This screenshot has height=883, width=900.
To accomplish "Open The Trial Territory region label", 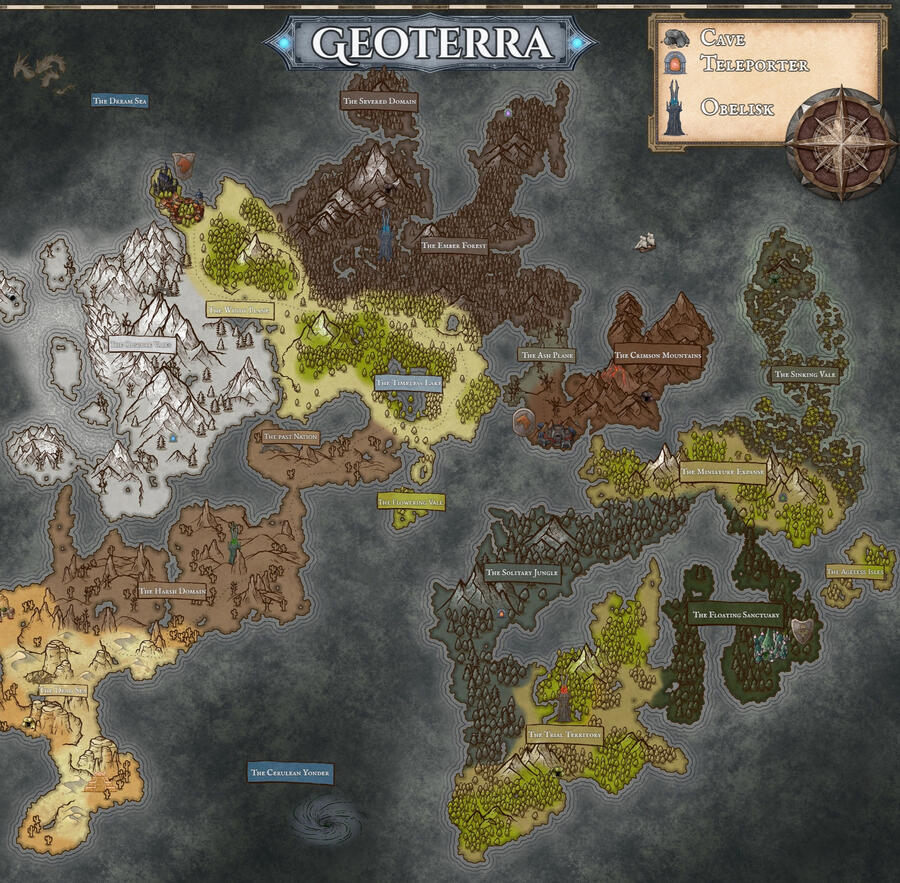I will point(565,735).
